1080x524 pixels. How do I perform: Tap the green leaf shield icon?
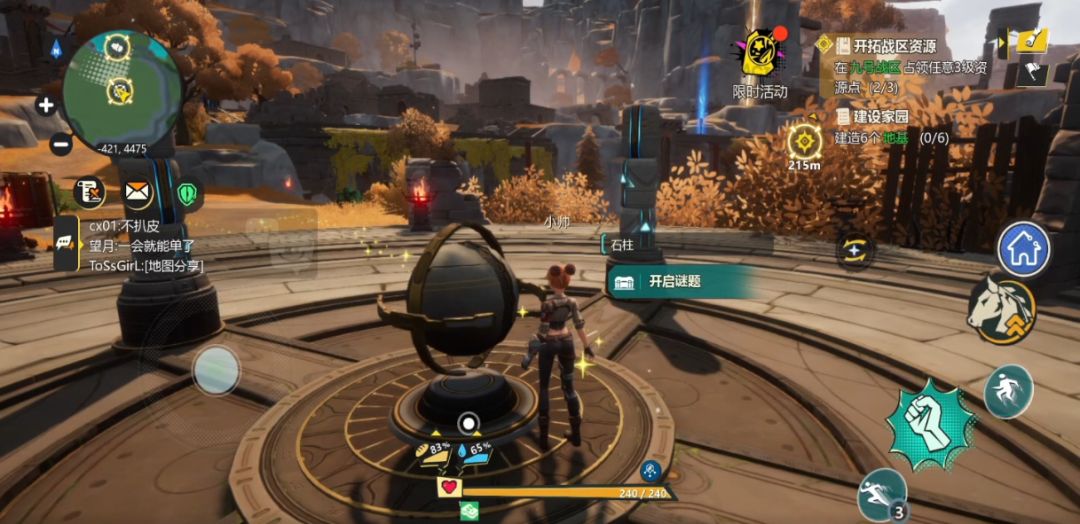(x=186, y=192)
